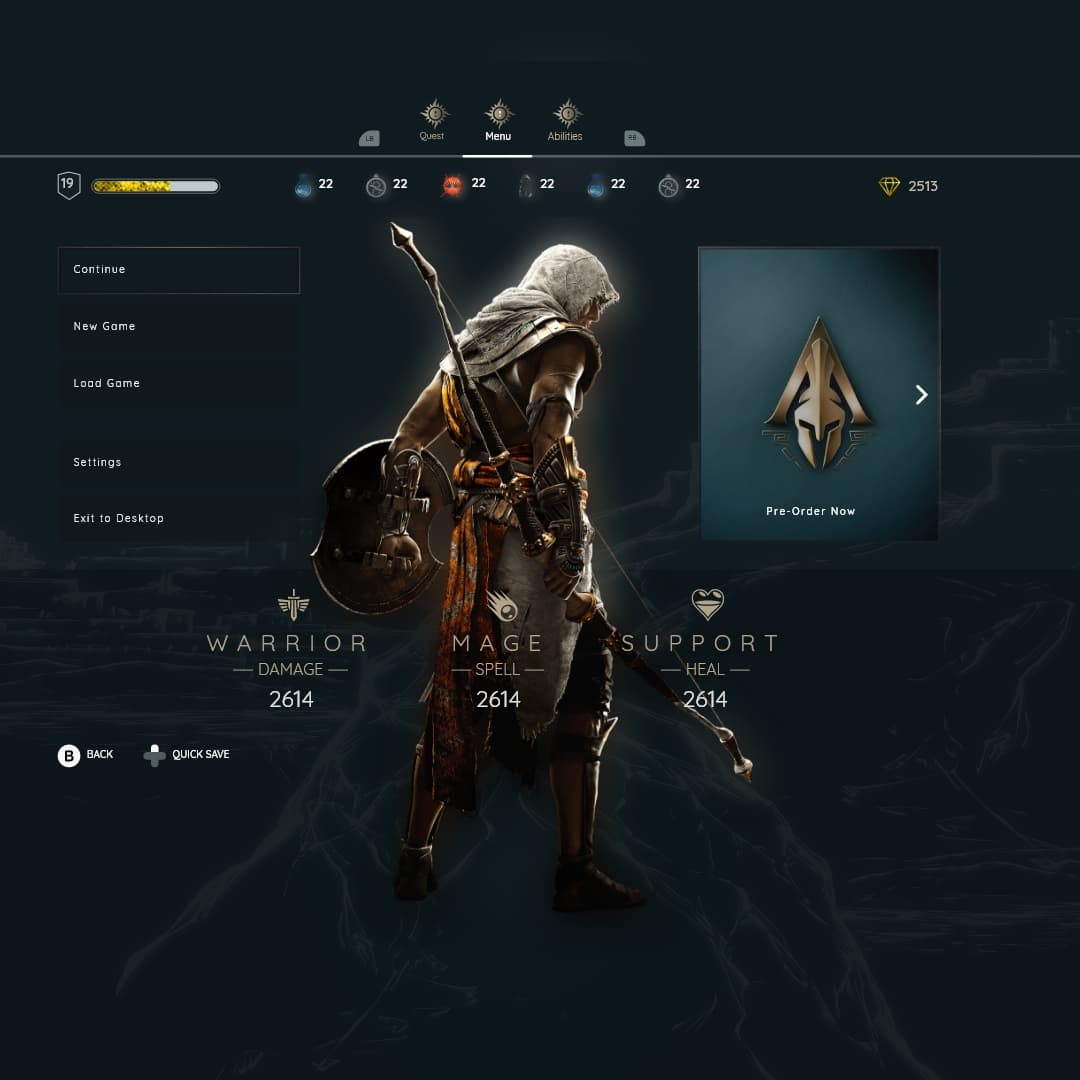Open the Load Game menu
This screenshot has width=1080, height=1080.
click(x=178, y=384)
